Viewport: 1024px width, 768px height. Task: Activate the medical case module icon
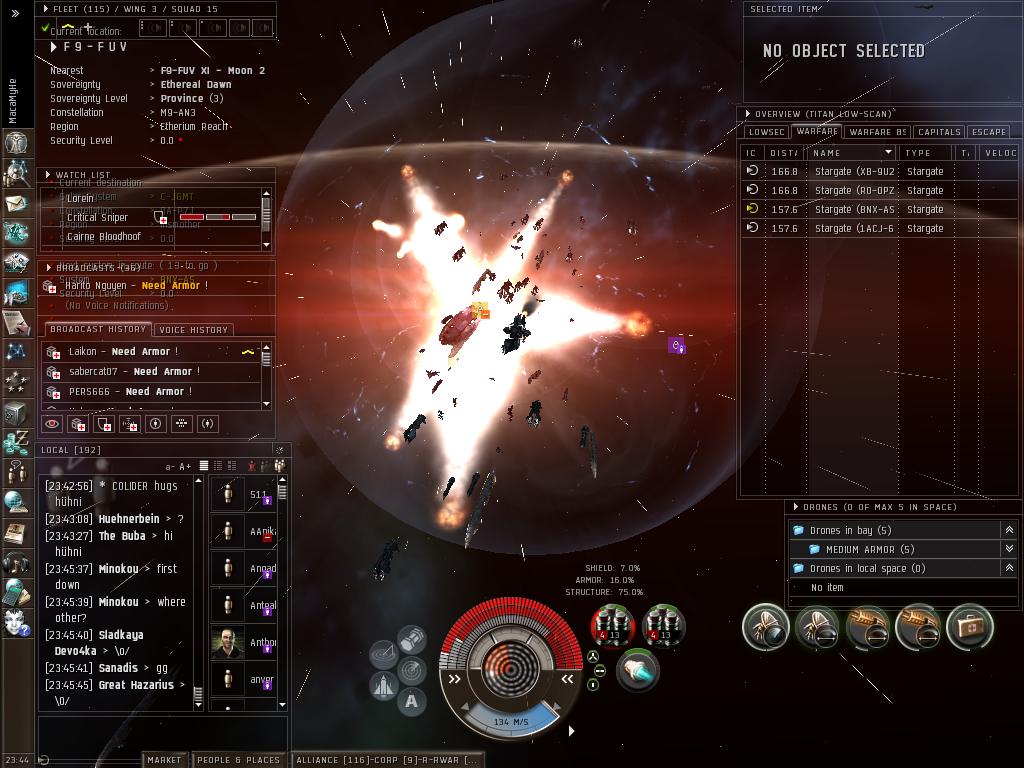tap(969, 626)
